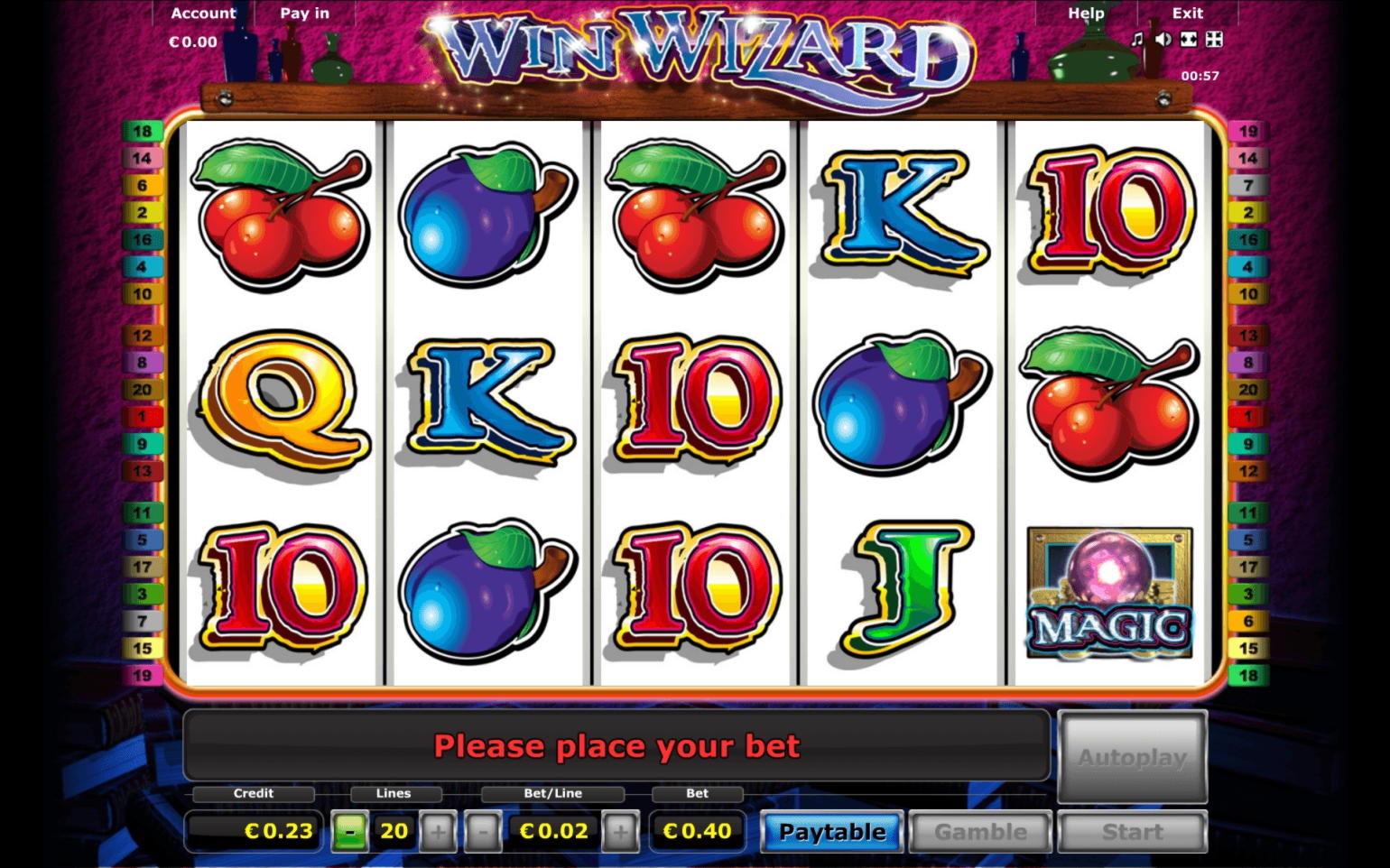Viewport: 1390px width, 868px height.
Task: Select yellow payline 18 tab at top left
Action: [143, 130]
